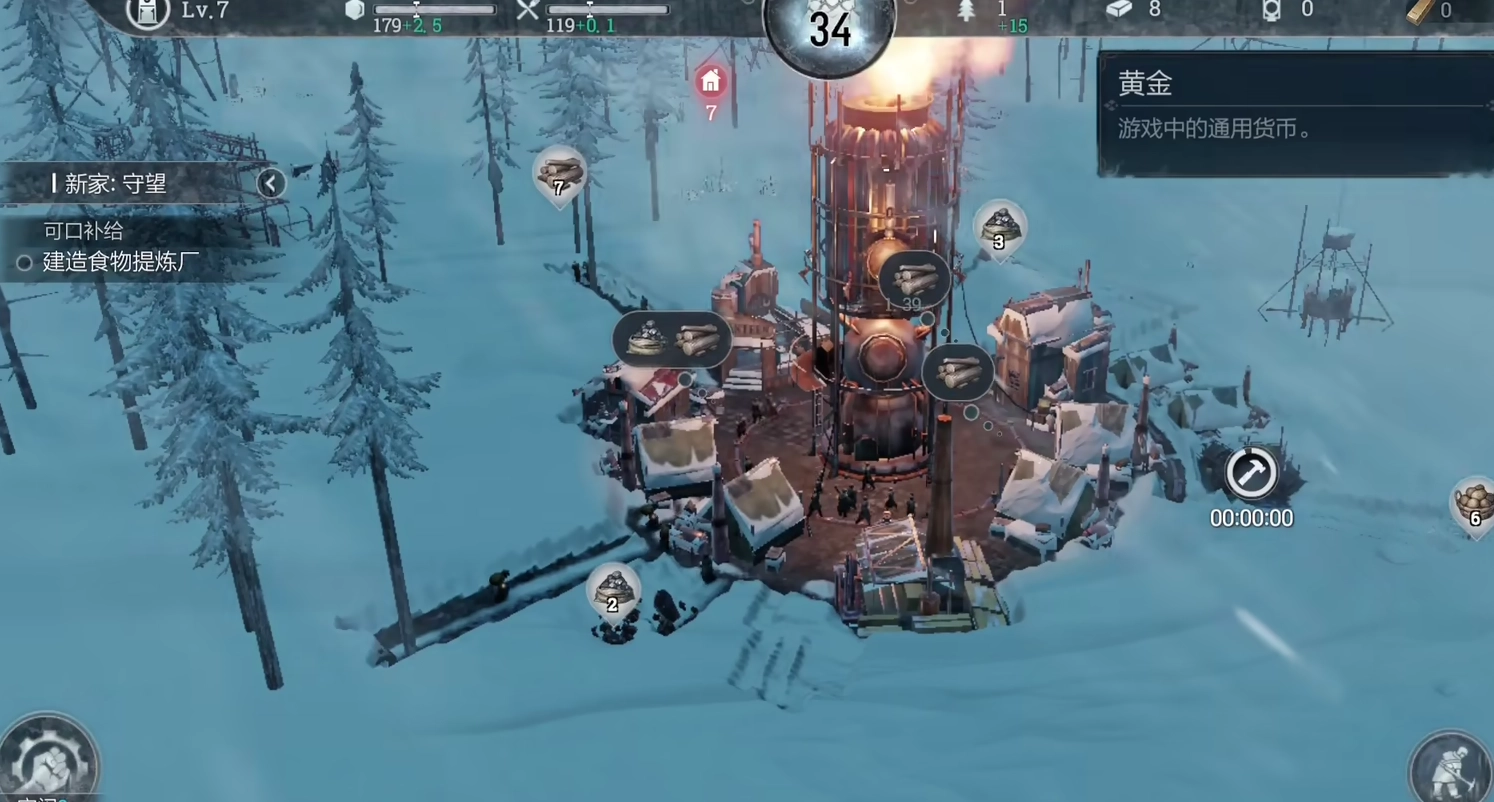Image resolution: width=1494 pixels, height=802 pixels.
Task: Tap the gold bar currency icon
Action: [1421, 11]
